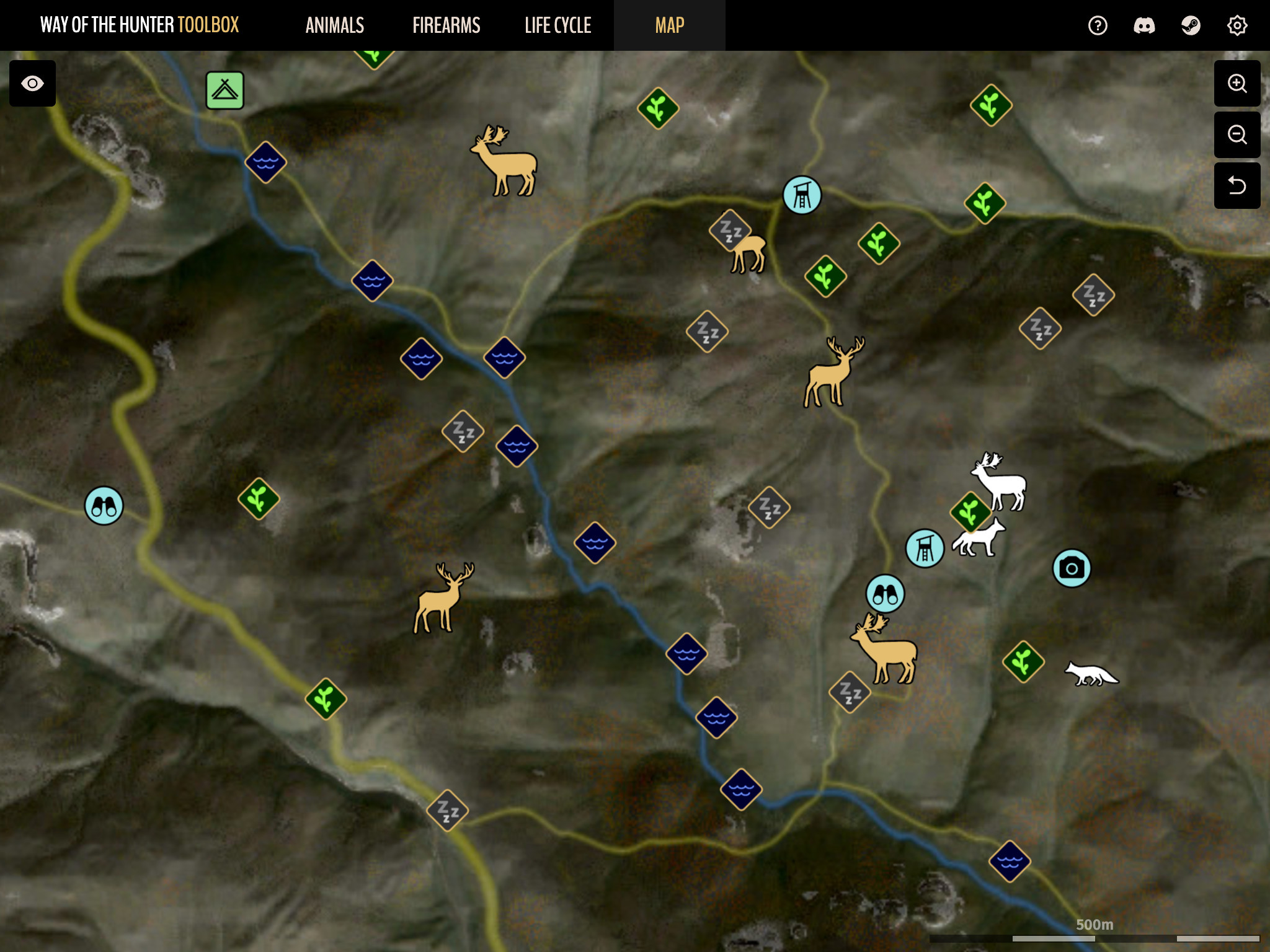Screen dimensions: 1270x952
Task: Zoom out on the map
Action: [1237, 134]
